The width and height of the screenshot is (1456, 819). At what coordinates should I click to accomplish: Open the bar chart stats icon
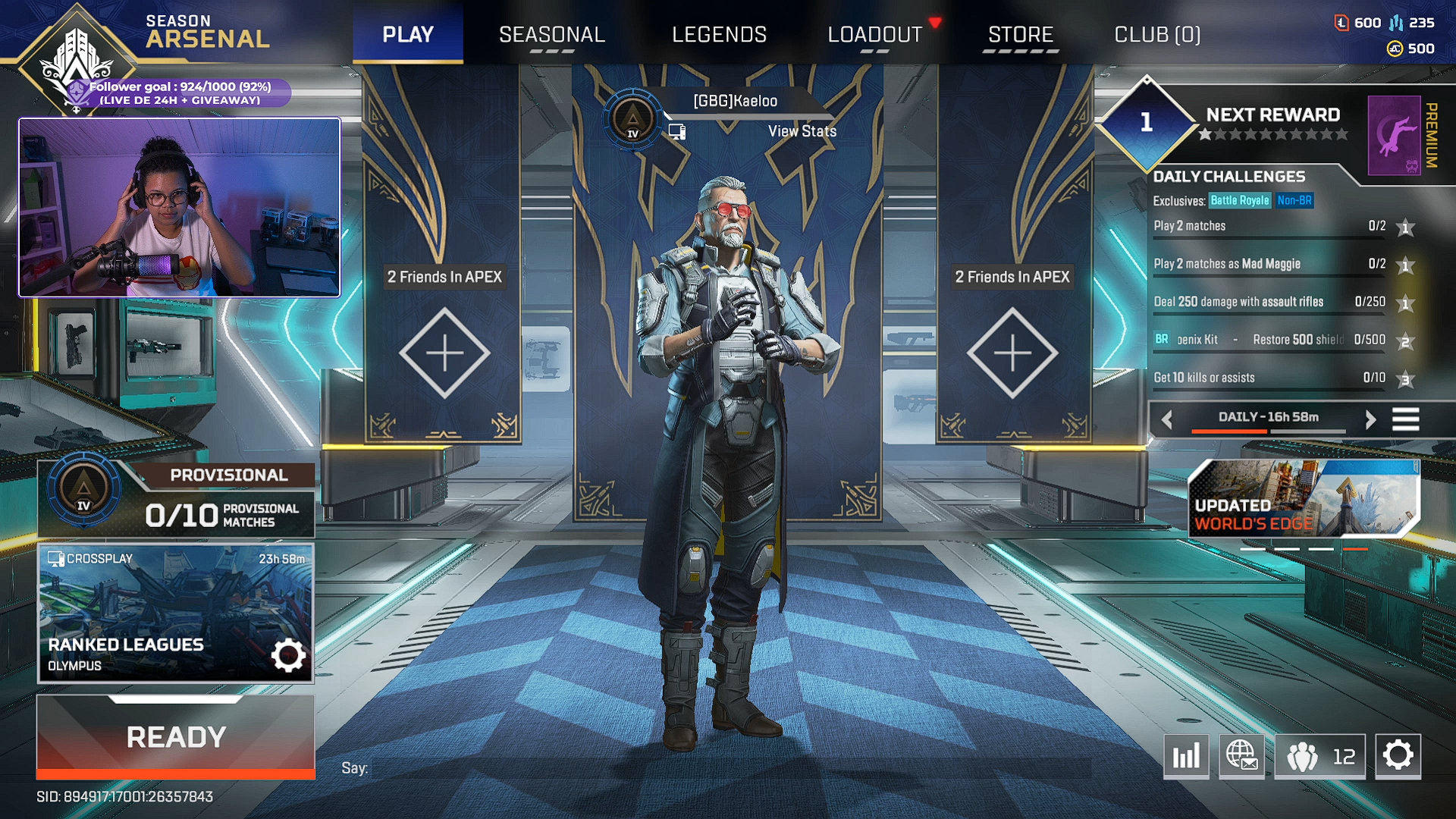(x=1186, y=756)
